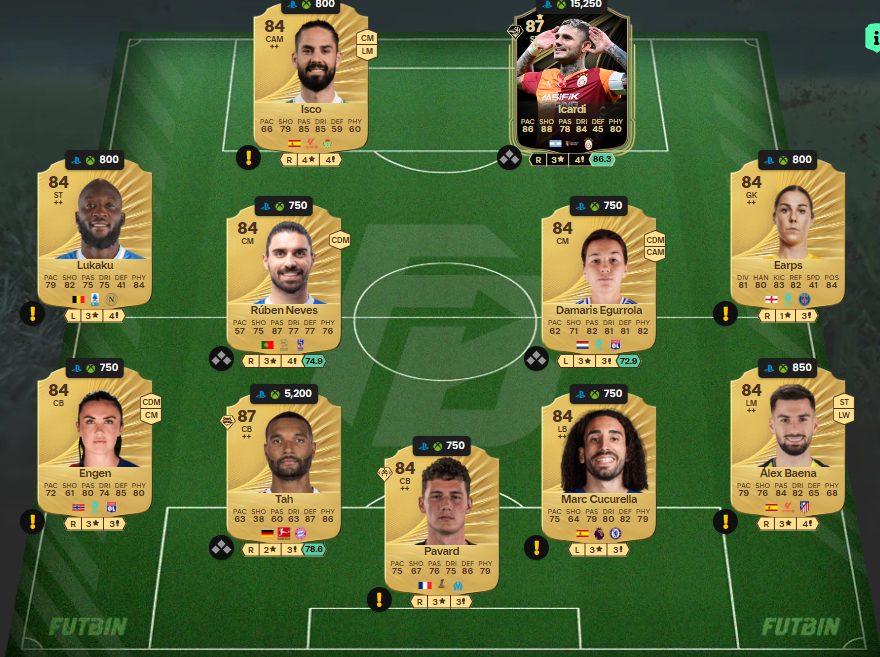Click the warning icon beside Lukaku

[32, 314]
